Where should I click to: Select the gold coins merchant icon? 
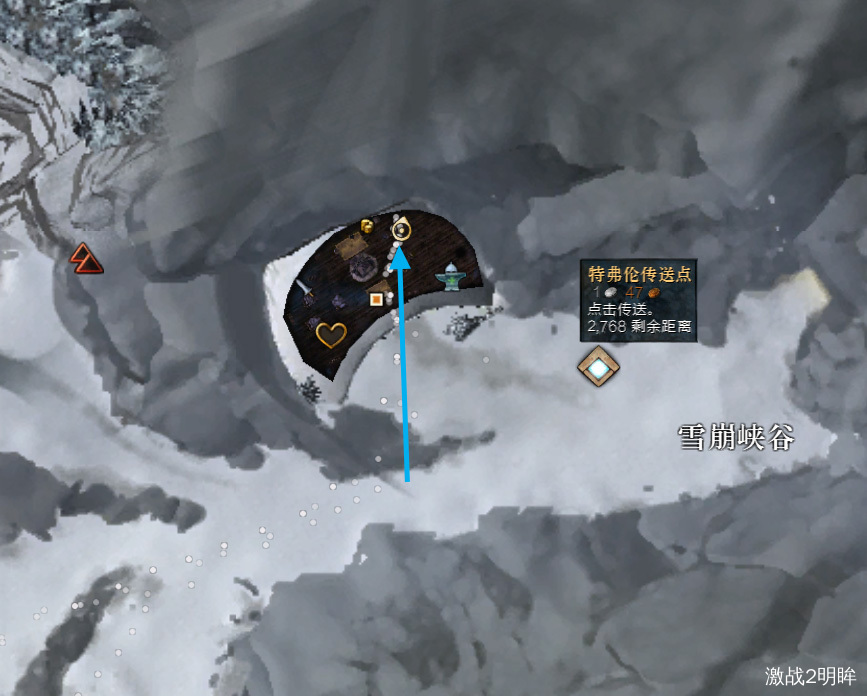coord(367,225)
